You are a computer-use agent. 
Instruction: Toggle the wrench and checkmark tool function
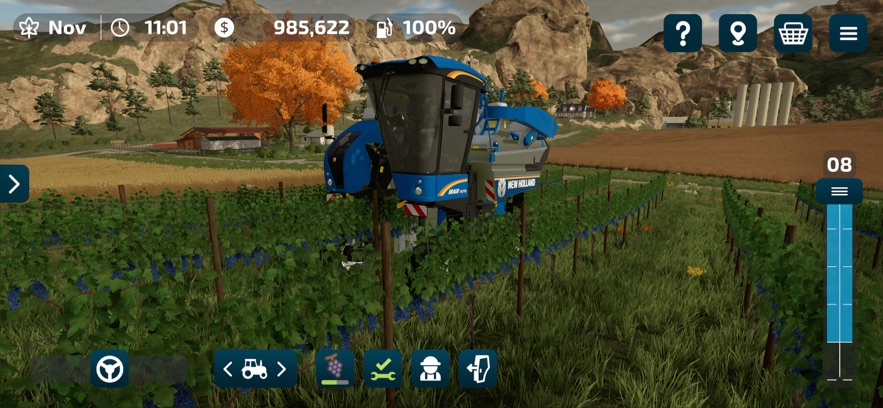click(383, 369)
